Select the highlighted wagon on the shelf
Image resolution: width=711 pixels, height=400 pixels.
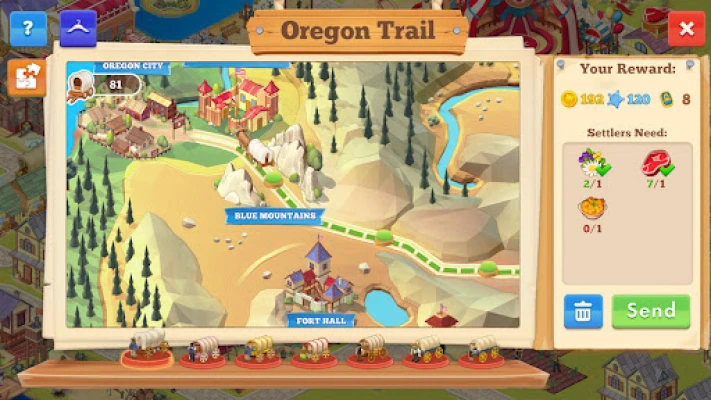click(x=147, y=347)
